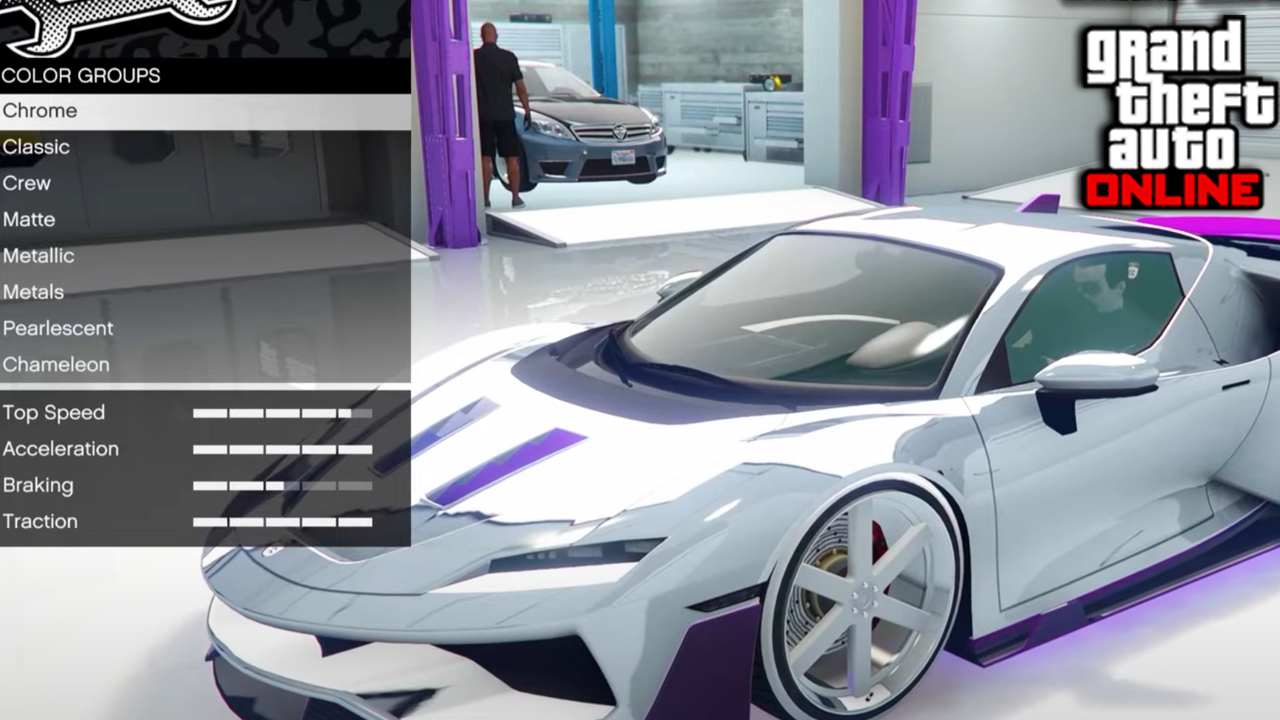Select the Classic color group
The image size is (1280, 720).
[x=36, y=147]
